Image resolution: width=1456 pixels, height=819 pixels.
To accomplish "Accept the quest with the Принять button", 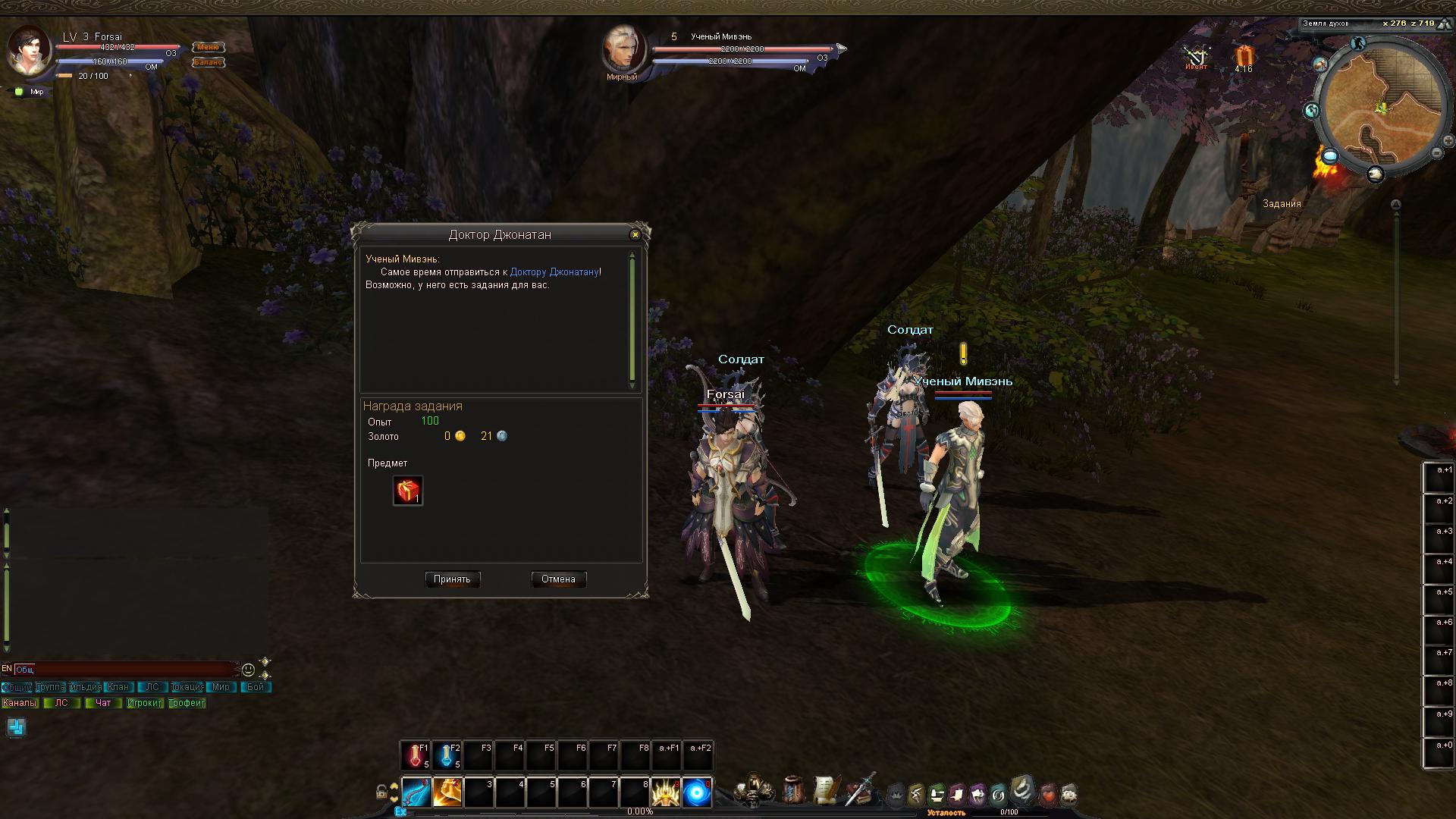I will tap(452, 579).
